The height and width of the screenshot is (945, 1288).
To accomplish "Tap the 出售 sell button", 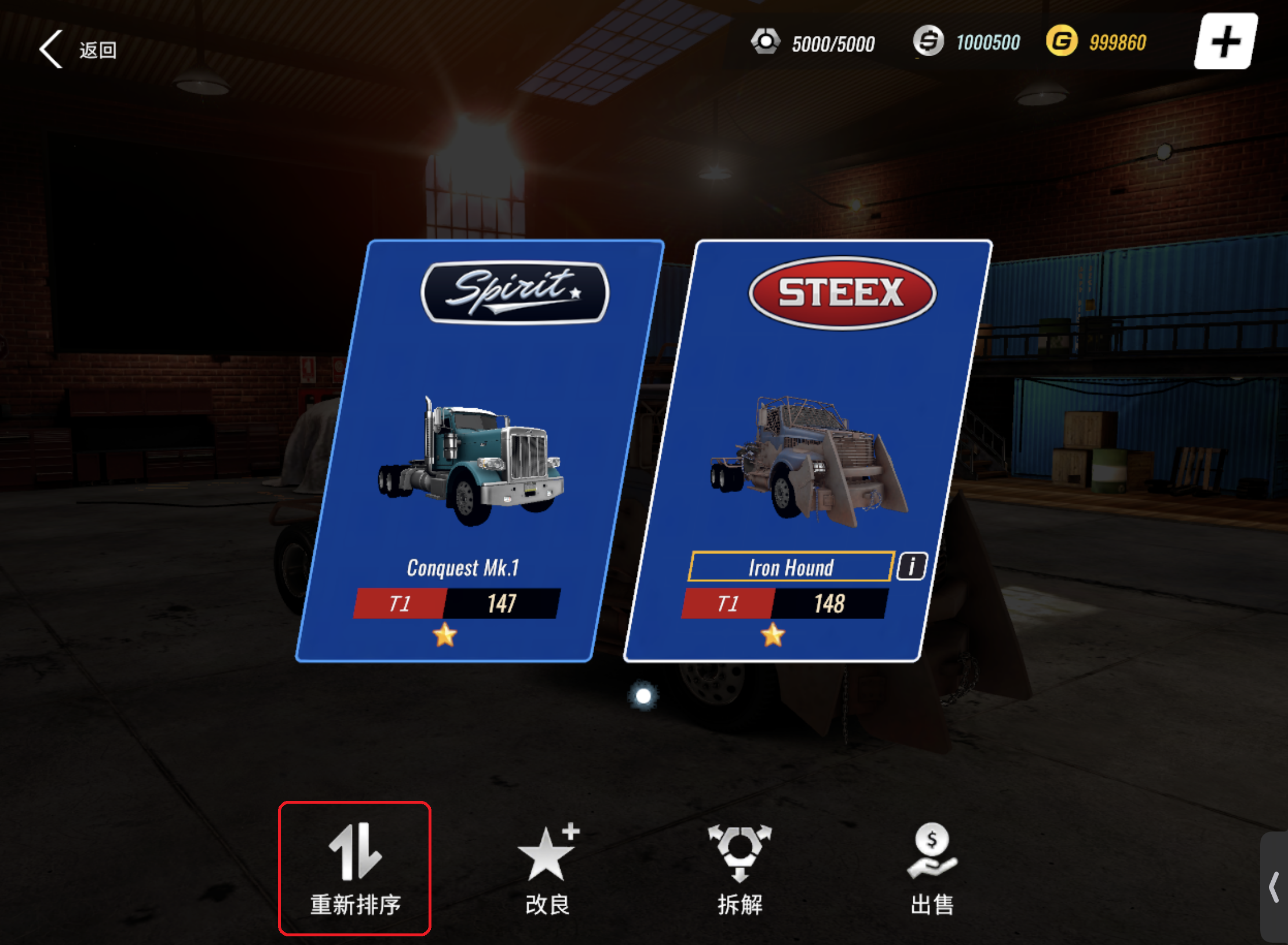I will [932, 868].
